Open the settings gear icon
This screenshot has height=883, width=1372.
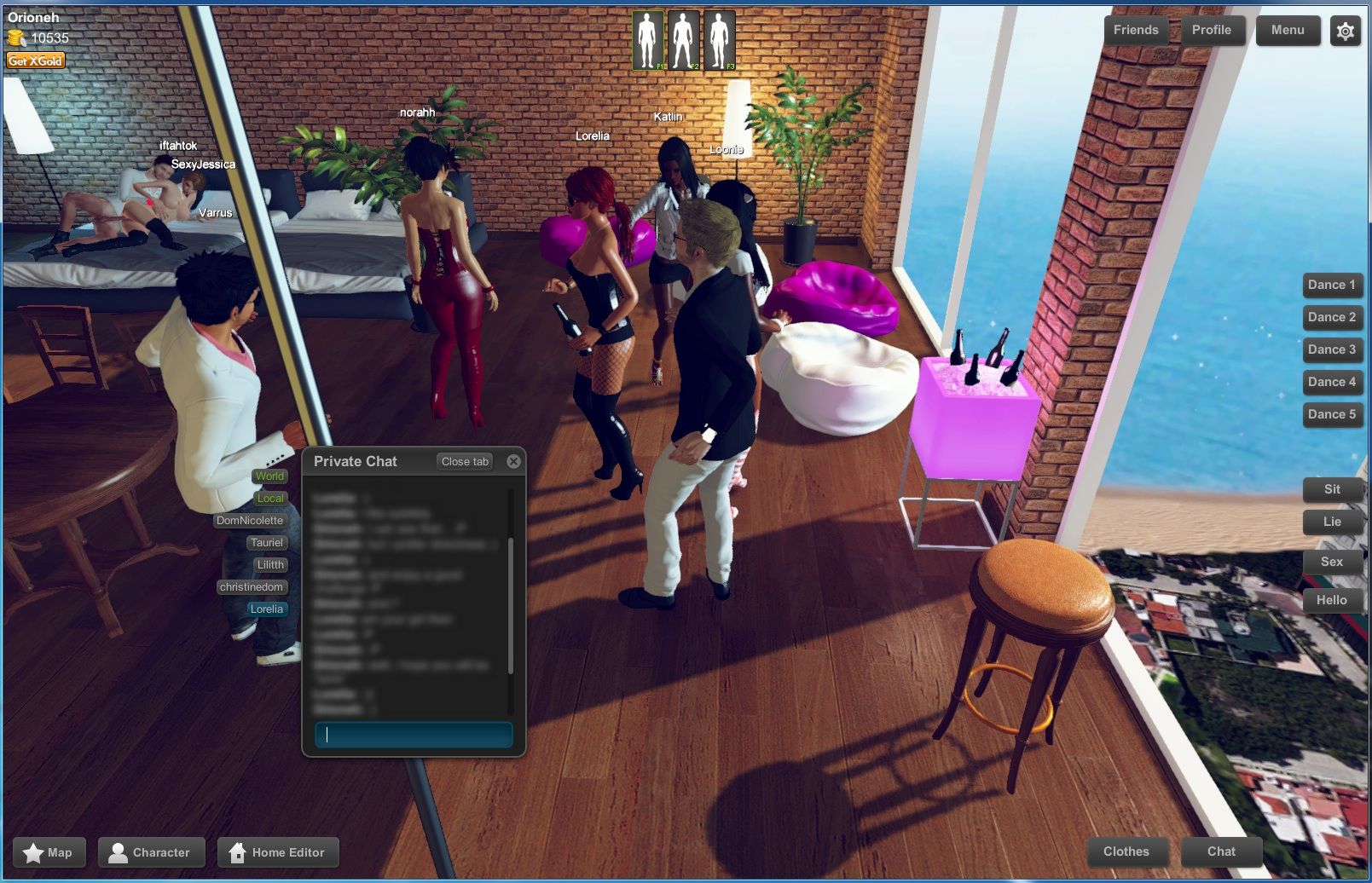click(x=1345, y=31)
